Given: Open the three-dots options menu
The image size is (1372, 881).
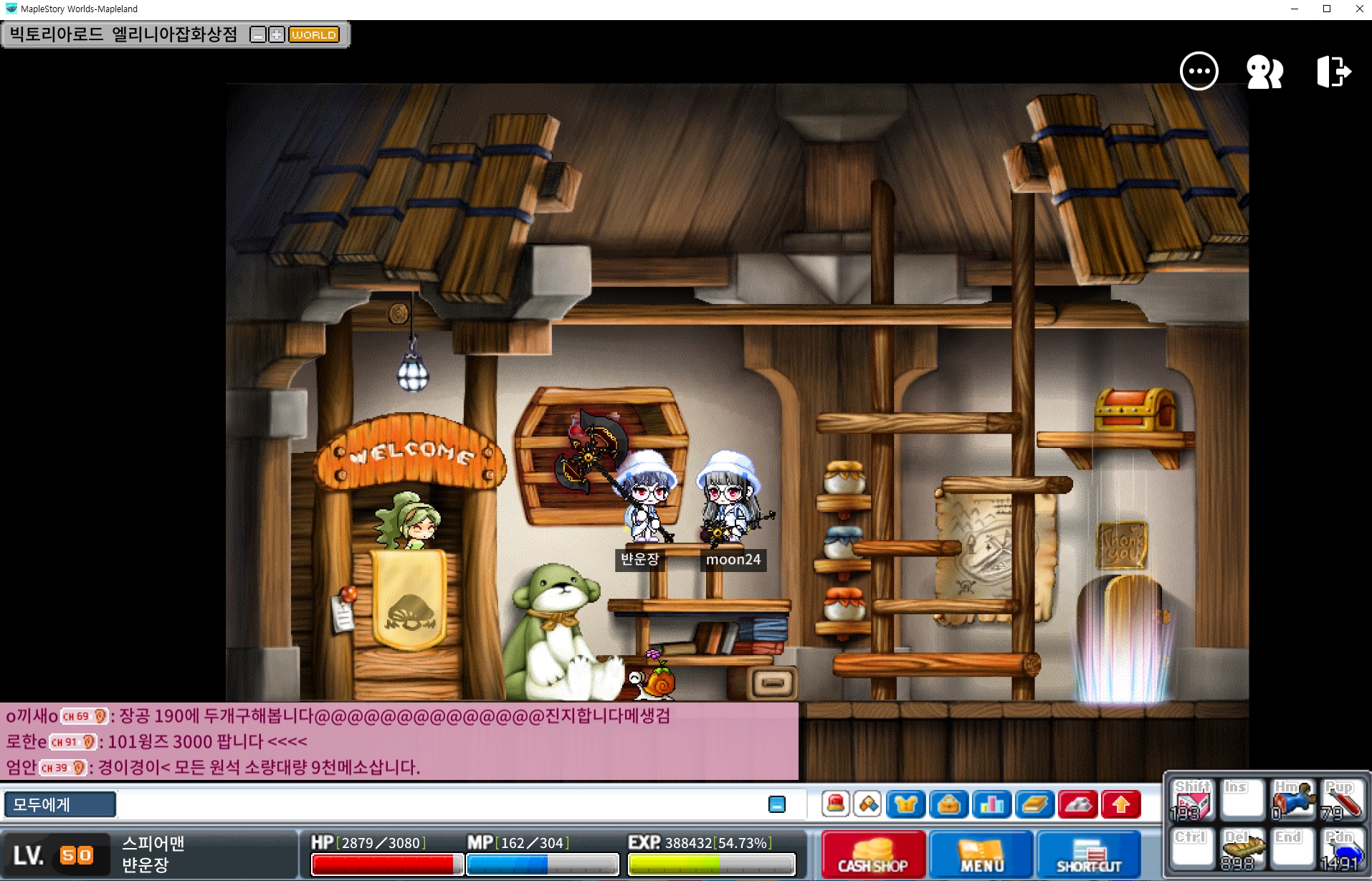Looking at the screenshot, I should [x=1199, y=72].
